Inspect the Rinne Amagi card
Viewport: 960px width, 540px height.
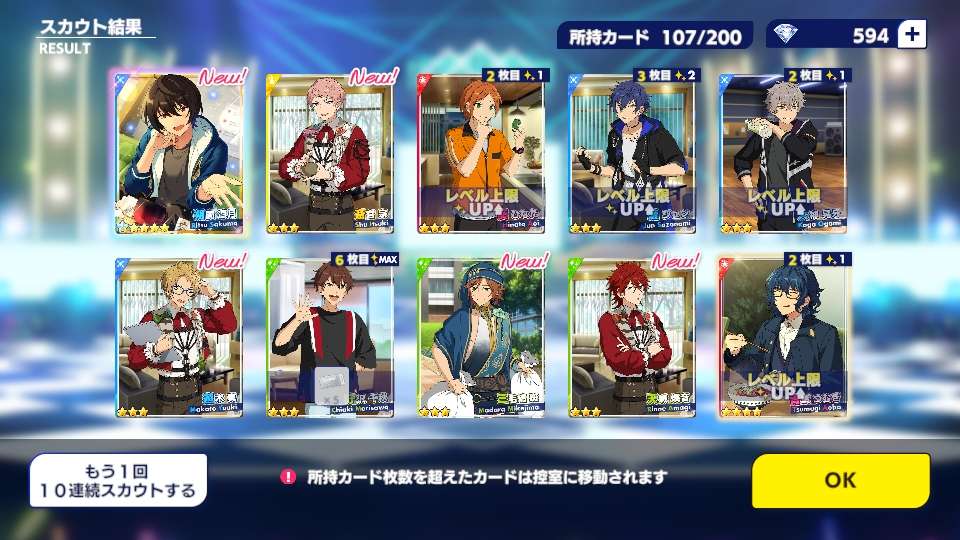[x=632, y=336]
